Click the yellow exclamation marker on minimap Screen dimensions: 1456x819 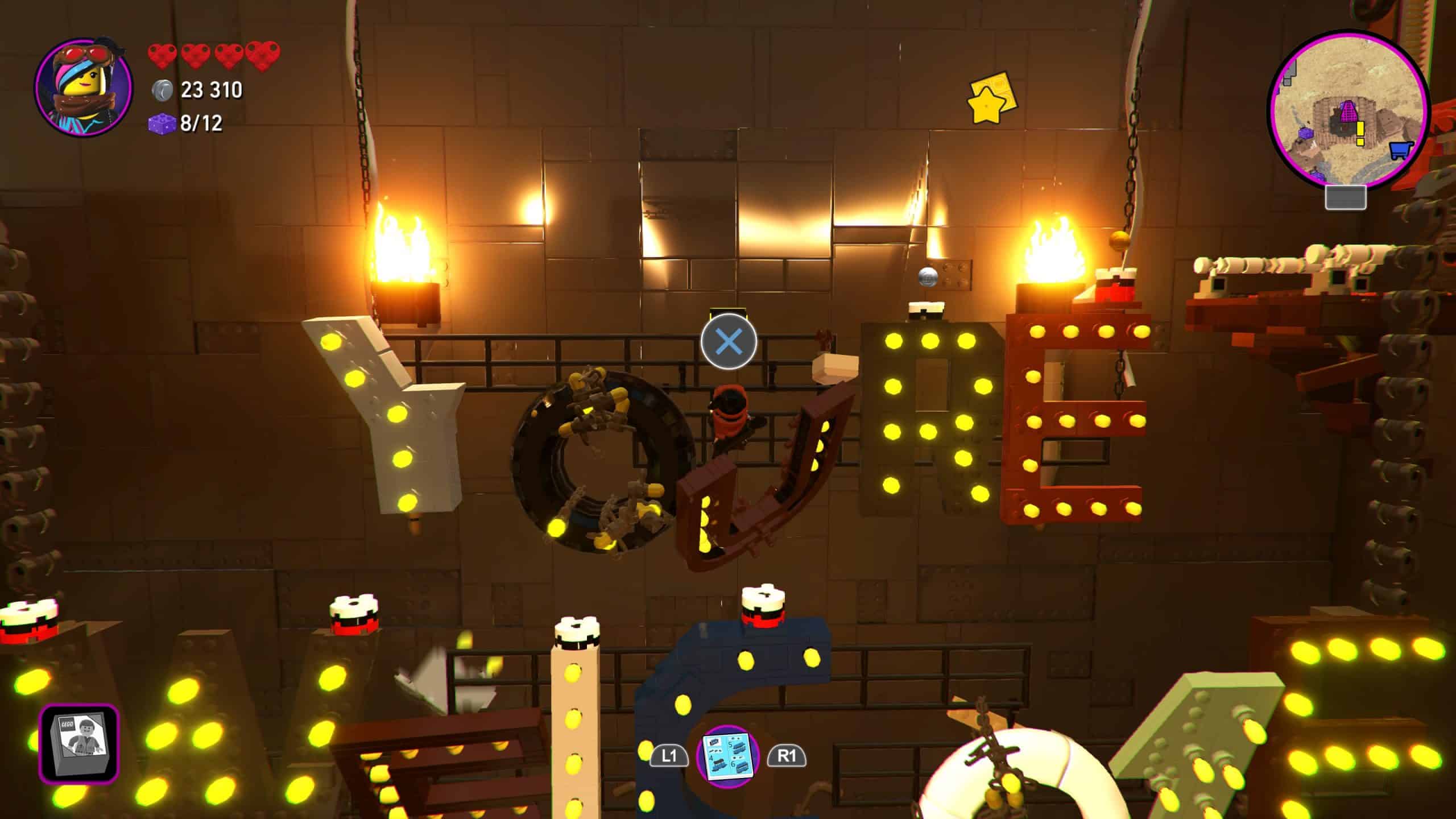click(1360, 134)
